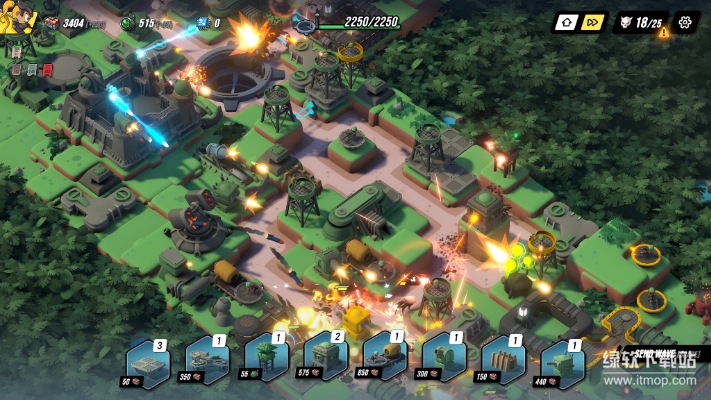Pick the build card costing 55
Image resolution: width=711 pixels, height=400 pixels.
pyautogui.click(x=266, y=361)
